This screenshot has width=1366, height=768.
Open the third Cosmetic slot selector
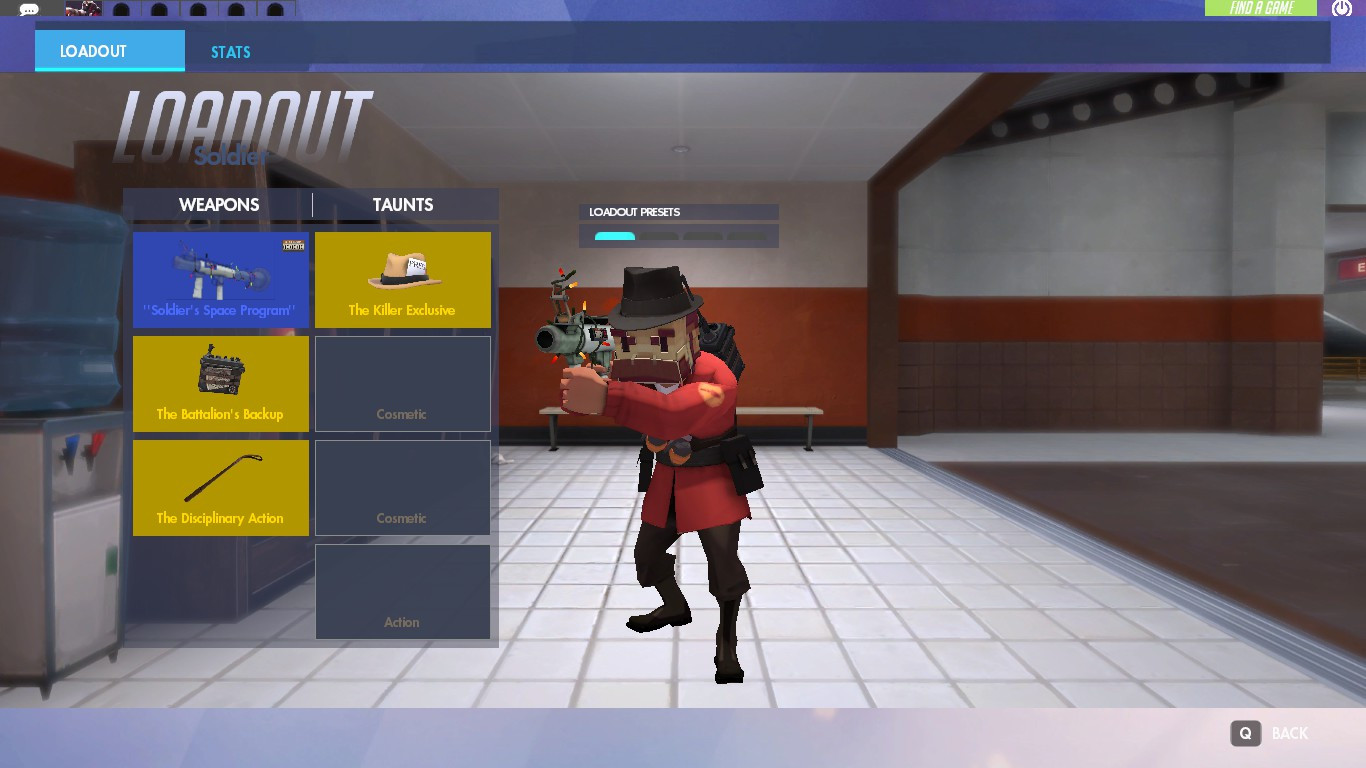click(402, 487)
